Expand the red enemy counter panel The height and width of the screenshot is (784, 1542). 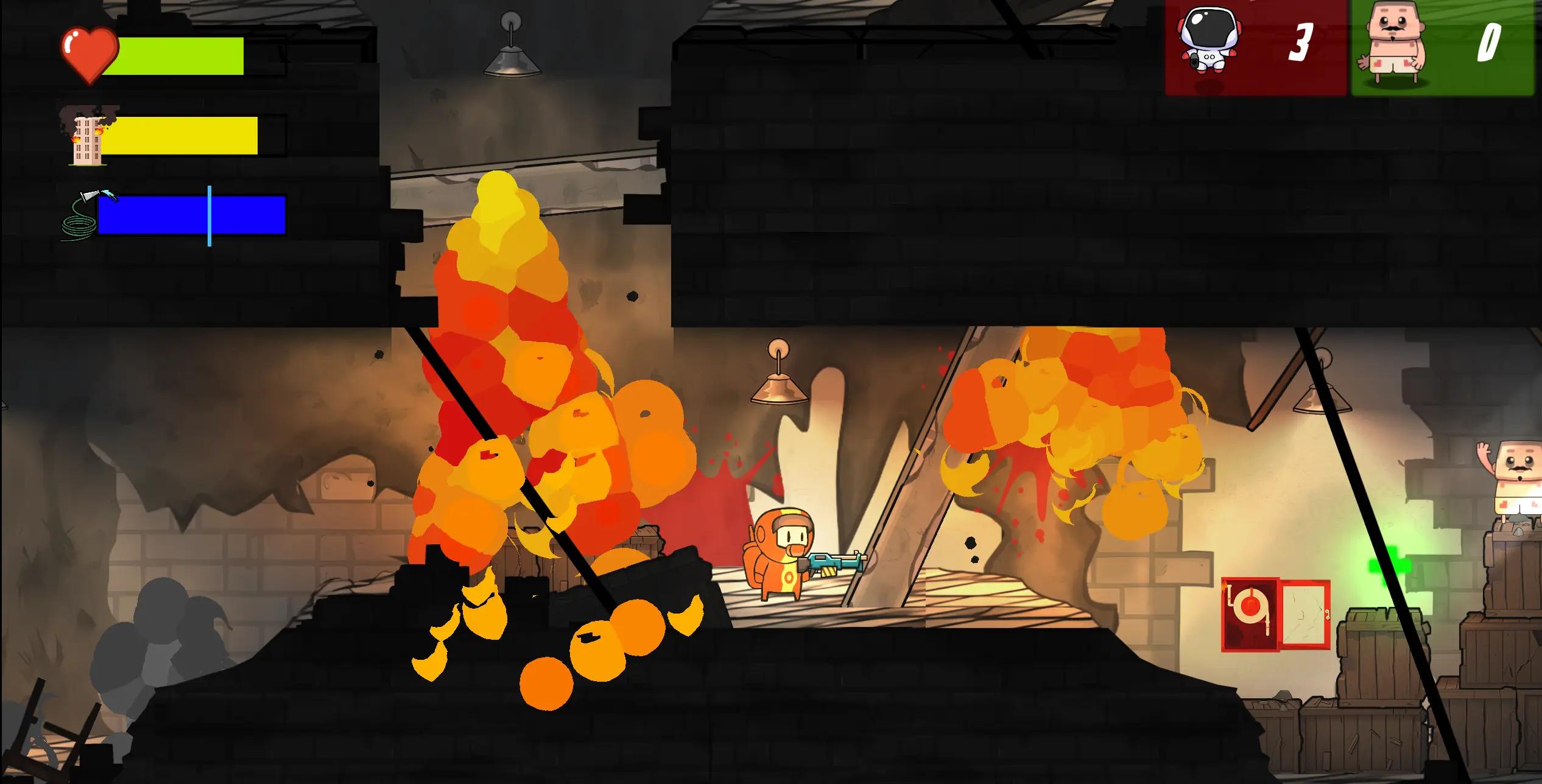coord(1255,46)
